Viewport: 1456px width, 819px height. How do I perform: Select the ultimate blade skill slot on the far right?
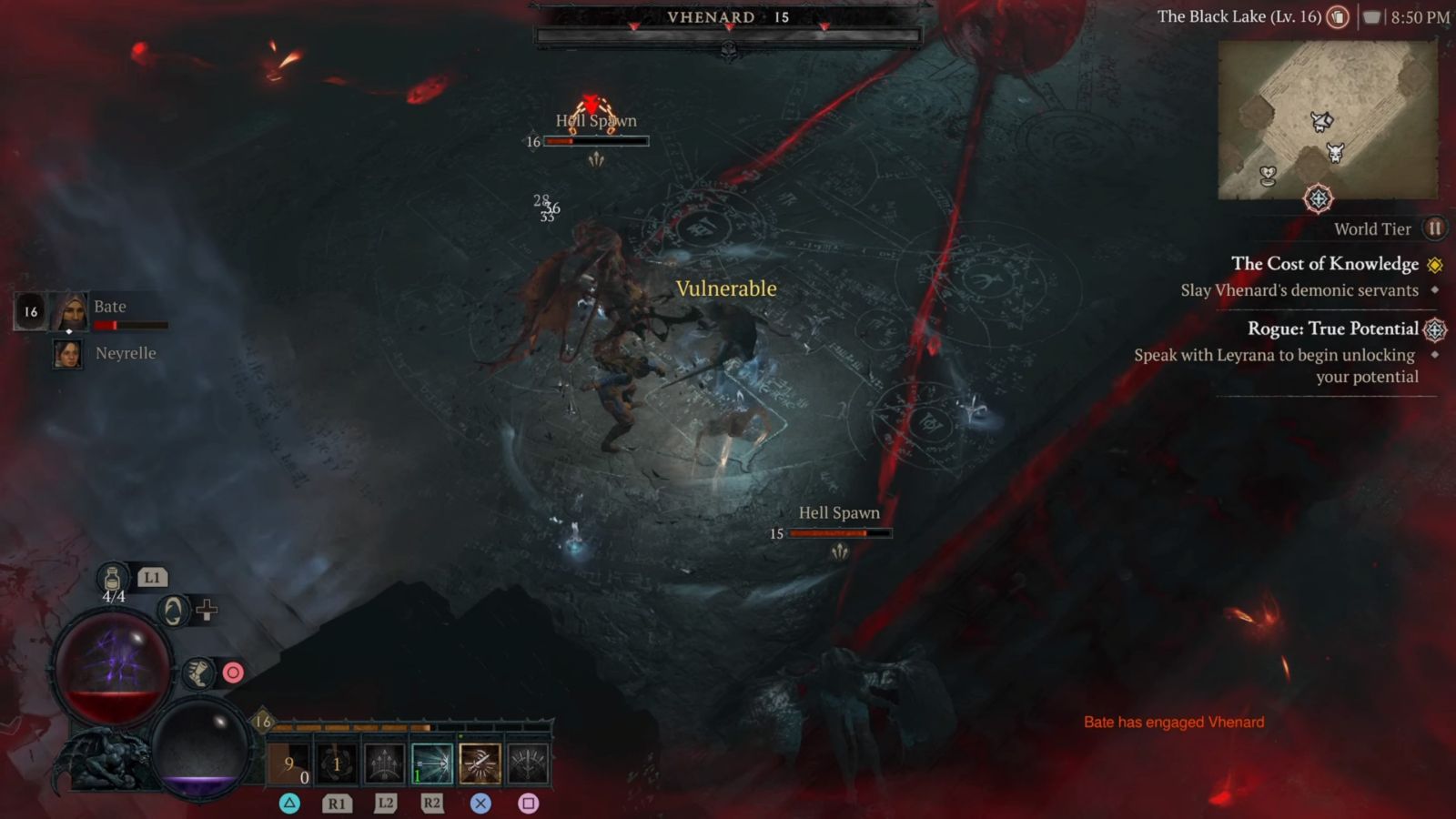coord(529,763)
